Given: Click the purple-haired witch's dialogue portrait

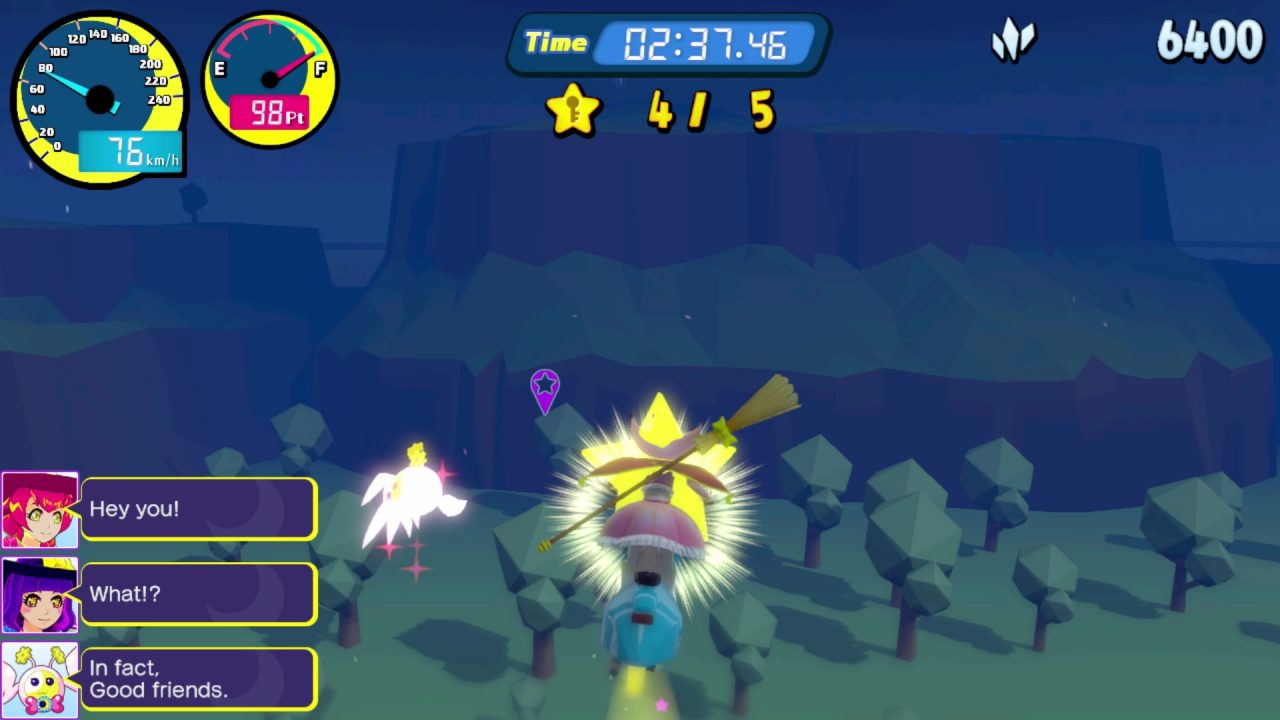Looking at the screenshot, I should (x=40, y=595).
